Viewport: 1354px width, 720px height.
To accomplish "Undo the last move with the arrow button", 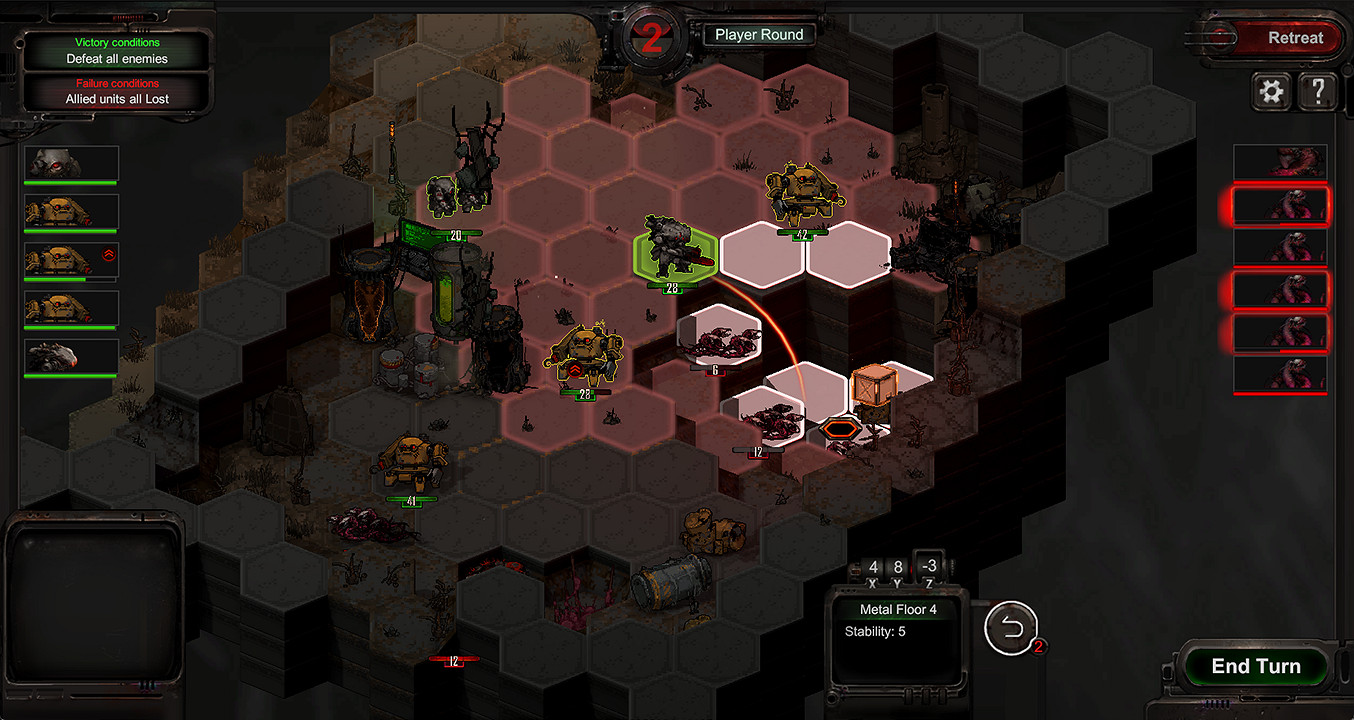I will (1011, 628).
